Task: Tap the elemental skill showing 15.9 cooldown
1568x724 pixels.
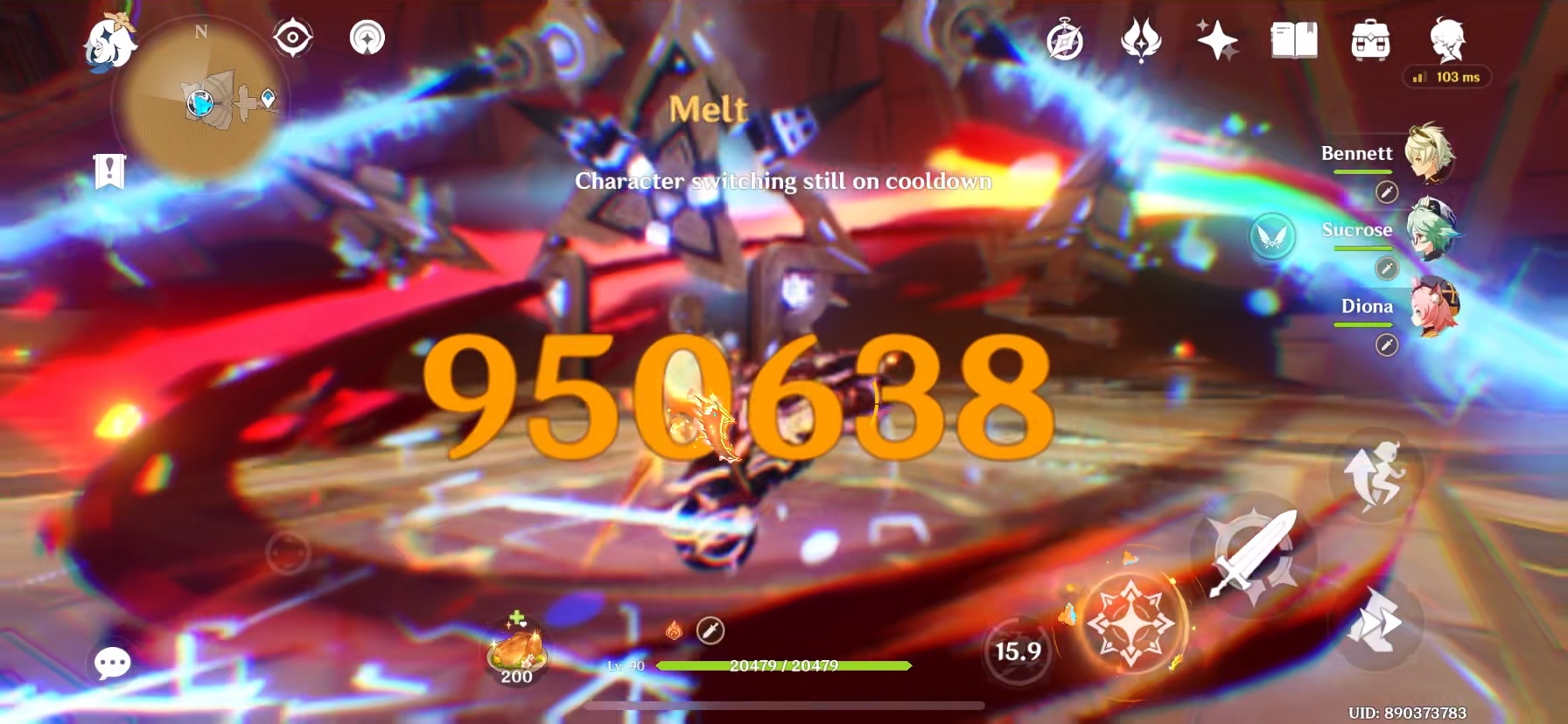Action: click(x=1018, y=650)
